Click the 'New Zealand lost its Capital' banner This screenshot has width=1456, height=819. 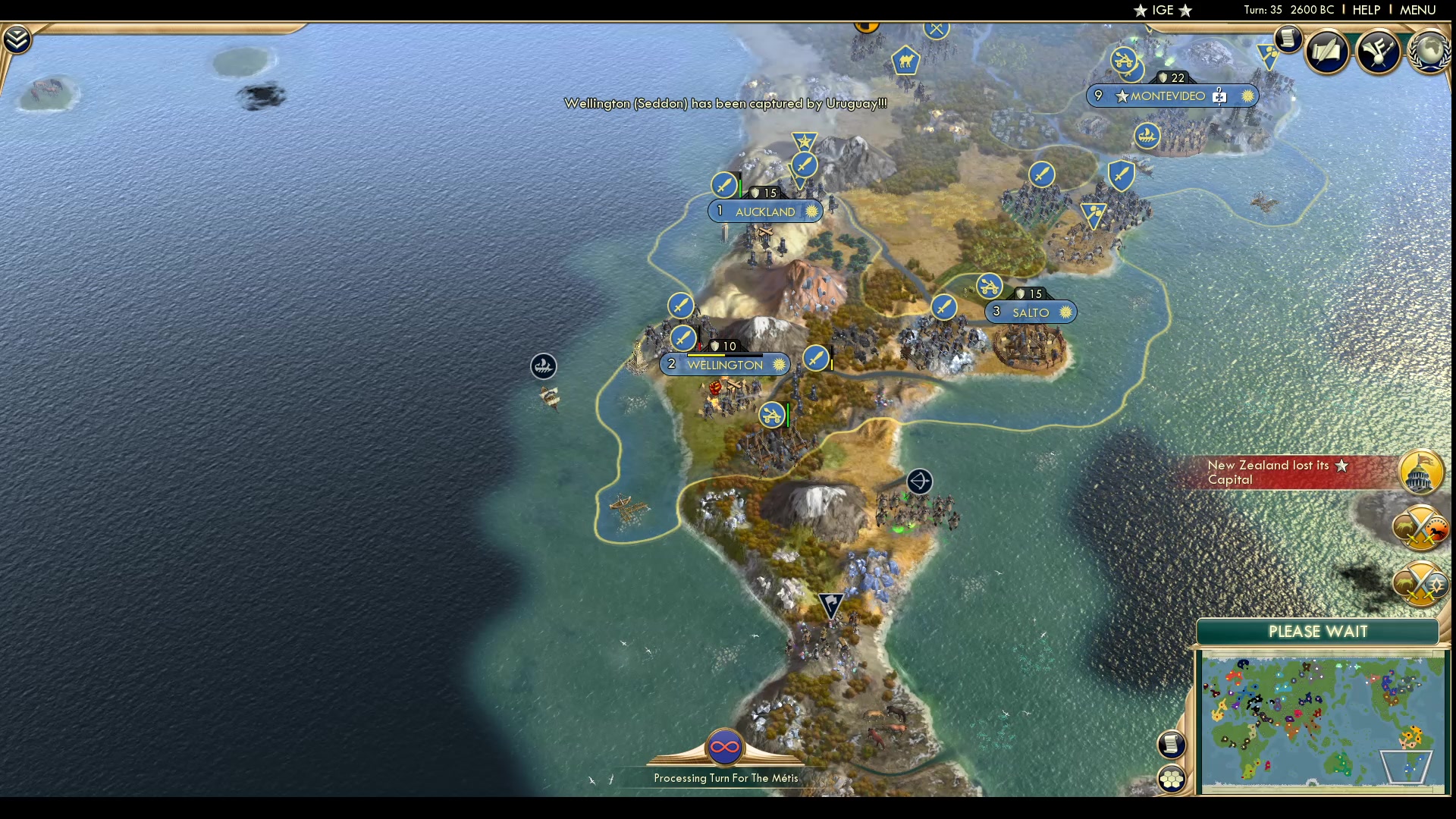click(1289, 472)
